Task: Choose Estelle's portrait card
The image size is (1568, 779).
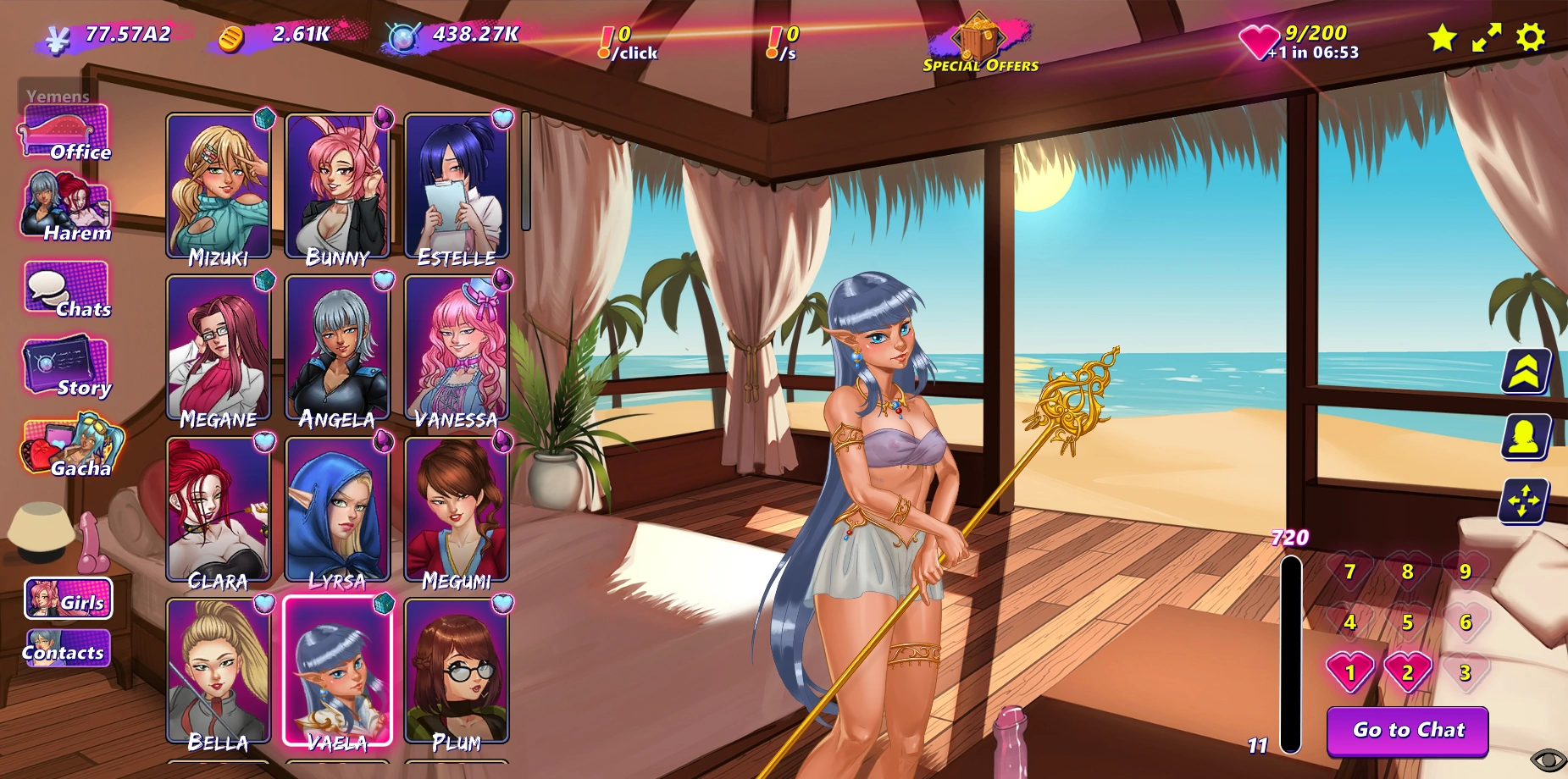Action: pyautogui.click(x=457, y=187)
